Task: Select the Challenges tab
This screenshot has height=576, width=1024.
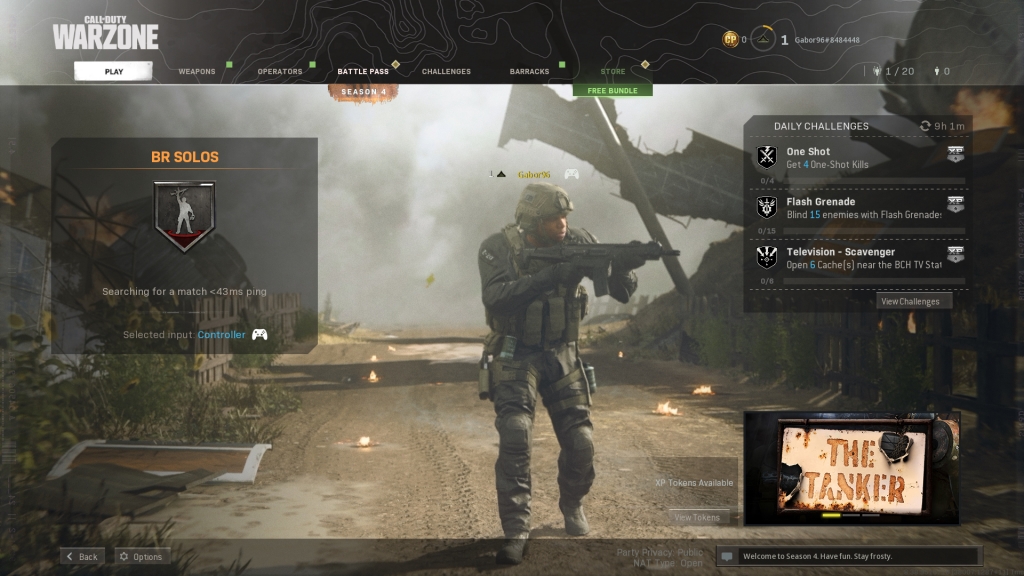Action: pos(446,71)
